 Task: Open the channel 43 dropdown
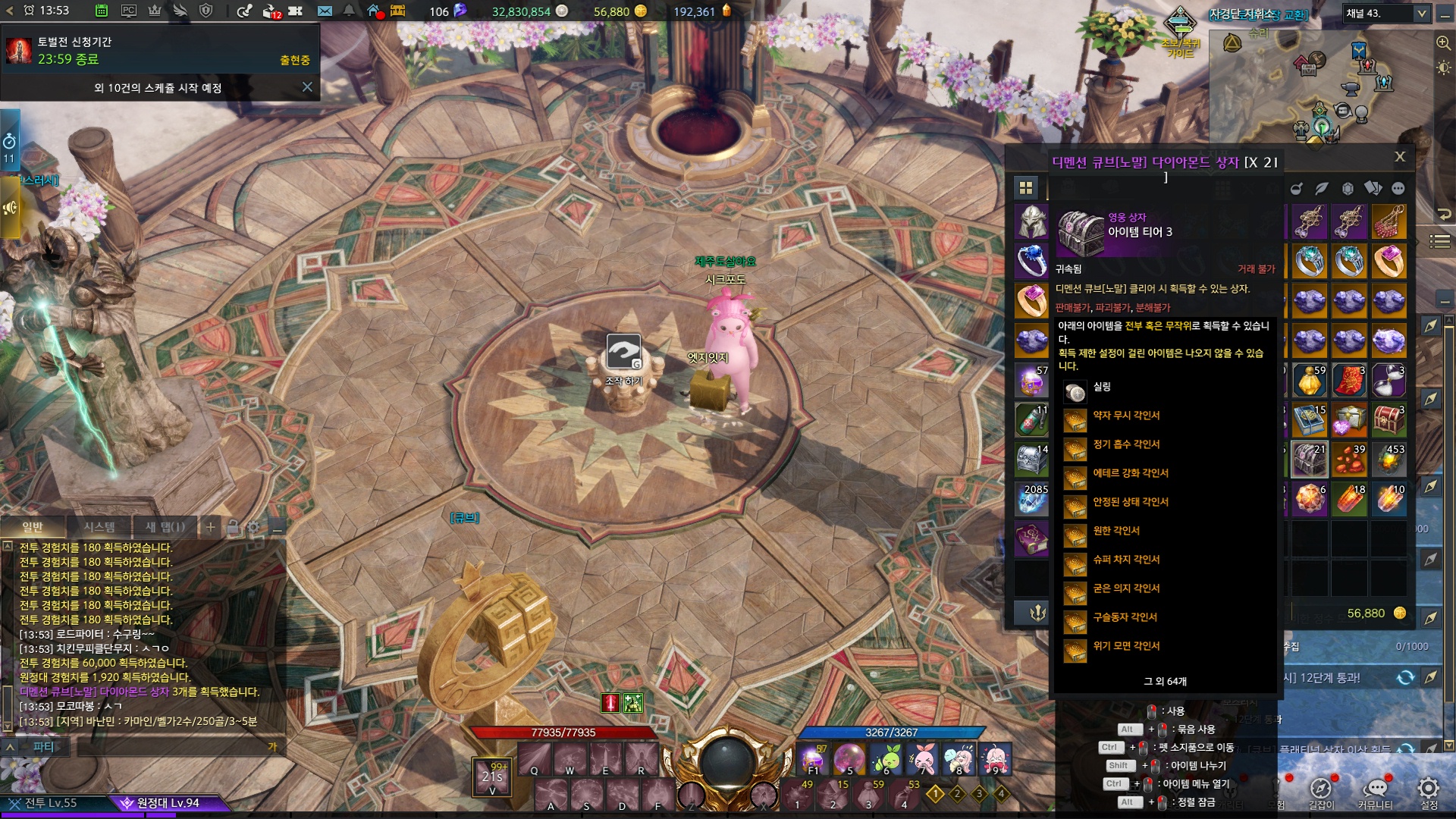click(x=1421, y=14)
